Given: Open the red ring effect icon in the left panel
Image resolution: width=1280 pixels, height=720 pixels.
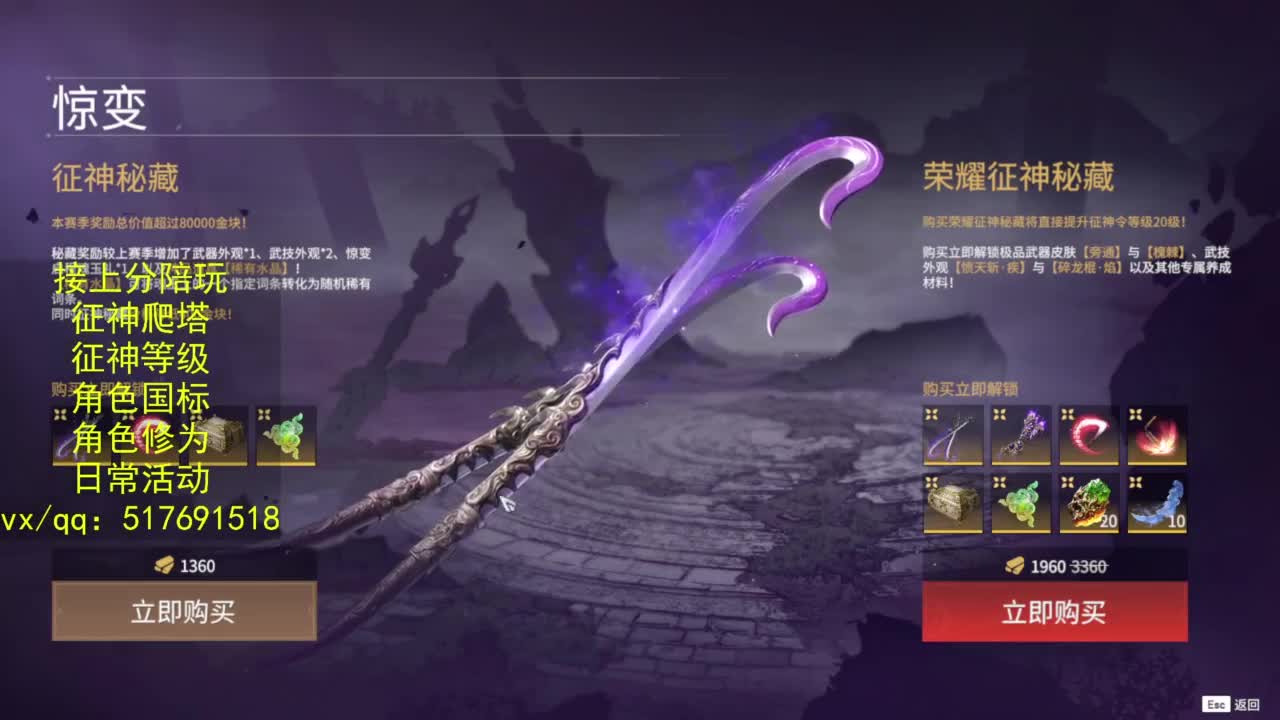Looking at the screenshot, I should (x=150, y=437).
